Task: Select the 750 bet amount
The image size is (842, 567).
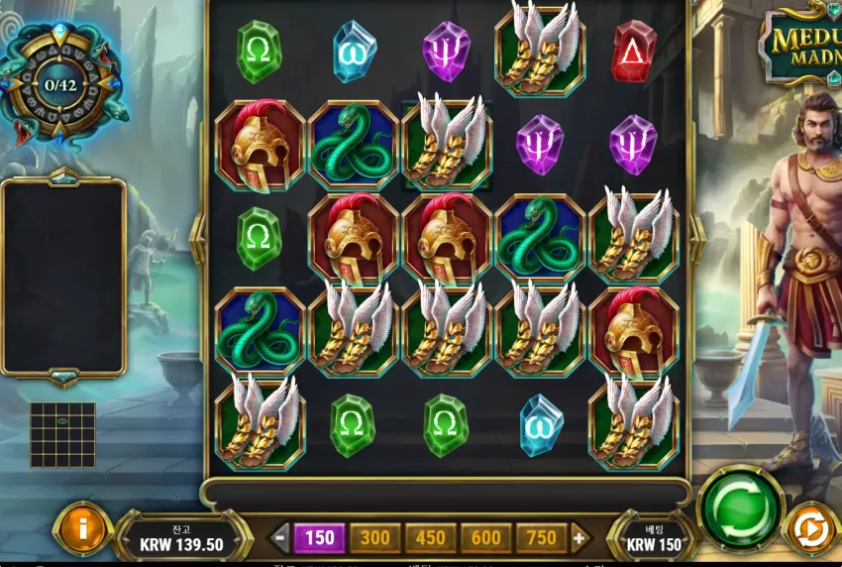Action: [541, 538]
